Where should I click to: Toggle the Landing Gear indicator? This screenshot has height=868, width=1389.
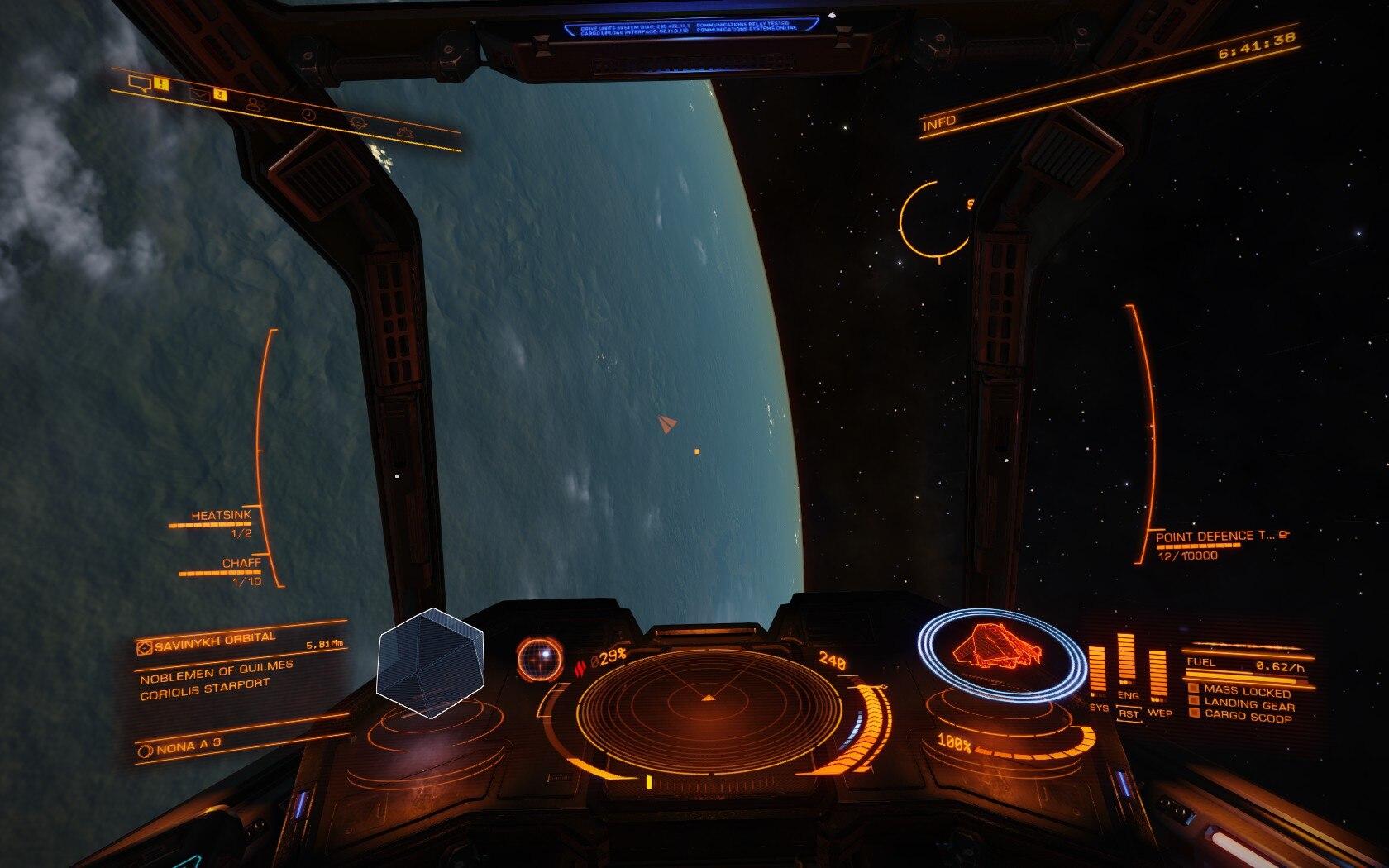[1248, 703]
